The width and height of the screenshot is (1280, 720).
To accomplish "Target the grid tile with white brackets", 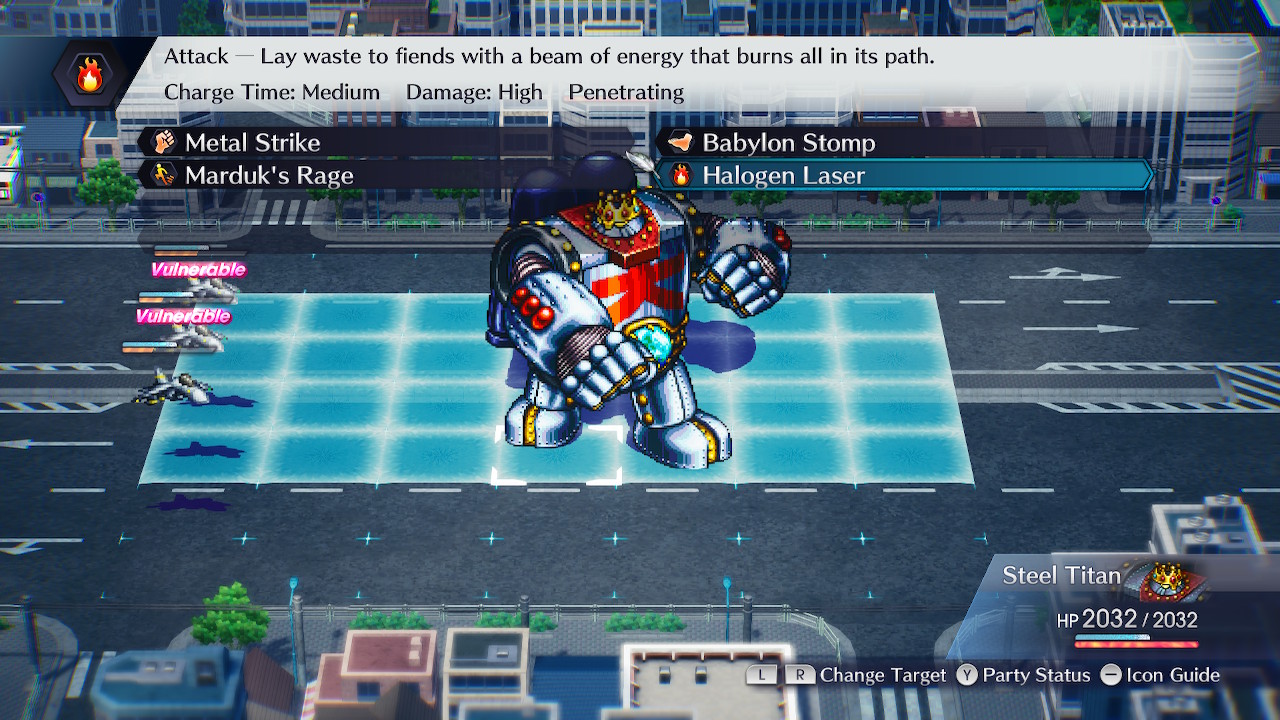I will click(557, 454).
